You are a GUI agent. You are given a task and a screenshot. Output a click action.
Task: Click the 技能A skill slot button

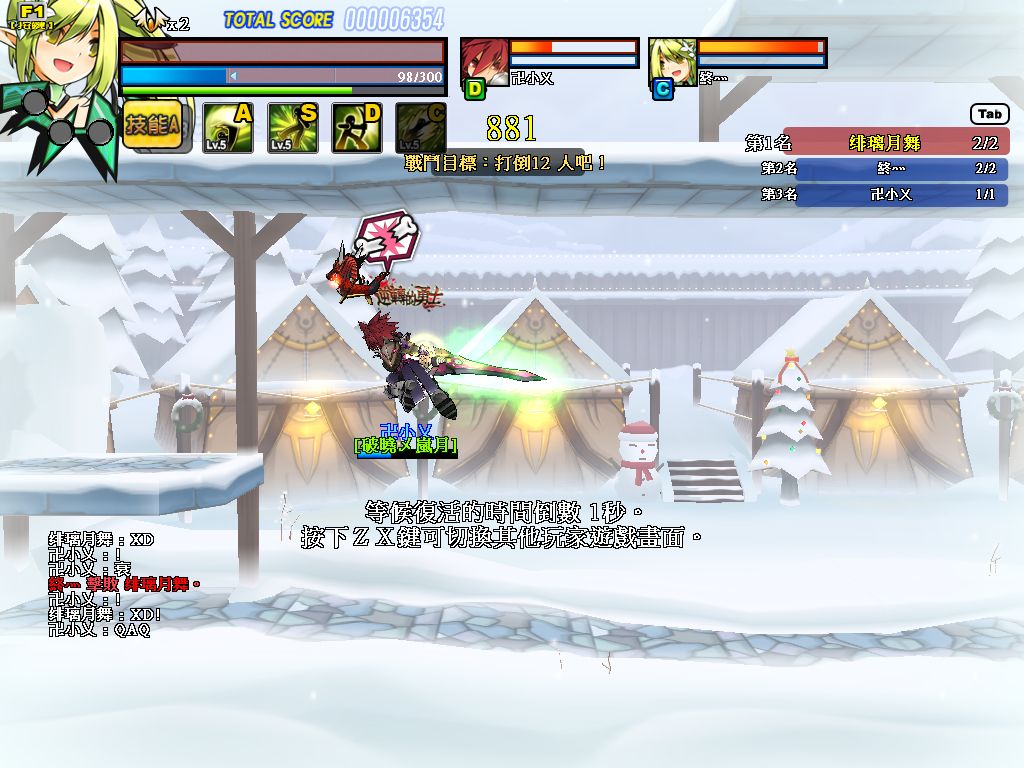[x=152, y=127]
